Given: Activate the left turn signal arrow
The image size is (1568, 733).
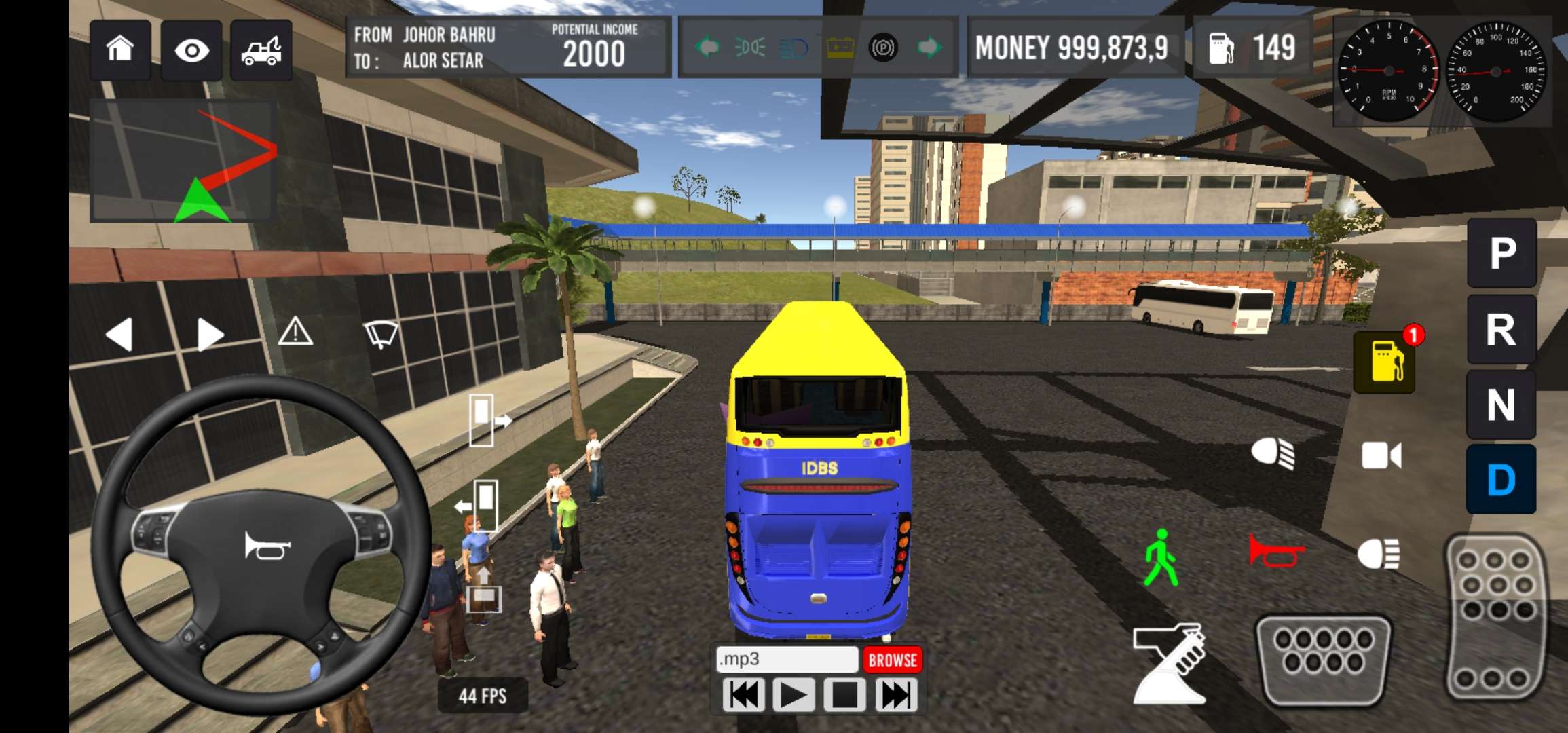Looking at the screenshot, I should 120,334.
